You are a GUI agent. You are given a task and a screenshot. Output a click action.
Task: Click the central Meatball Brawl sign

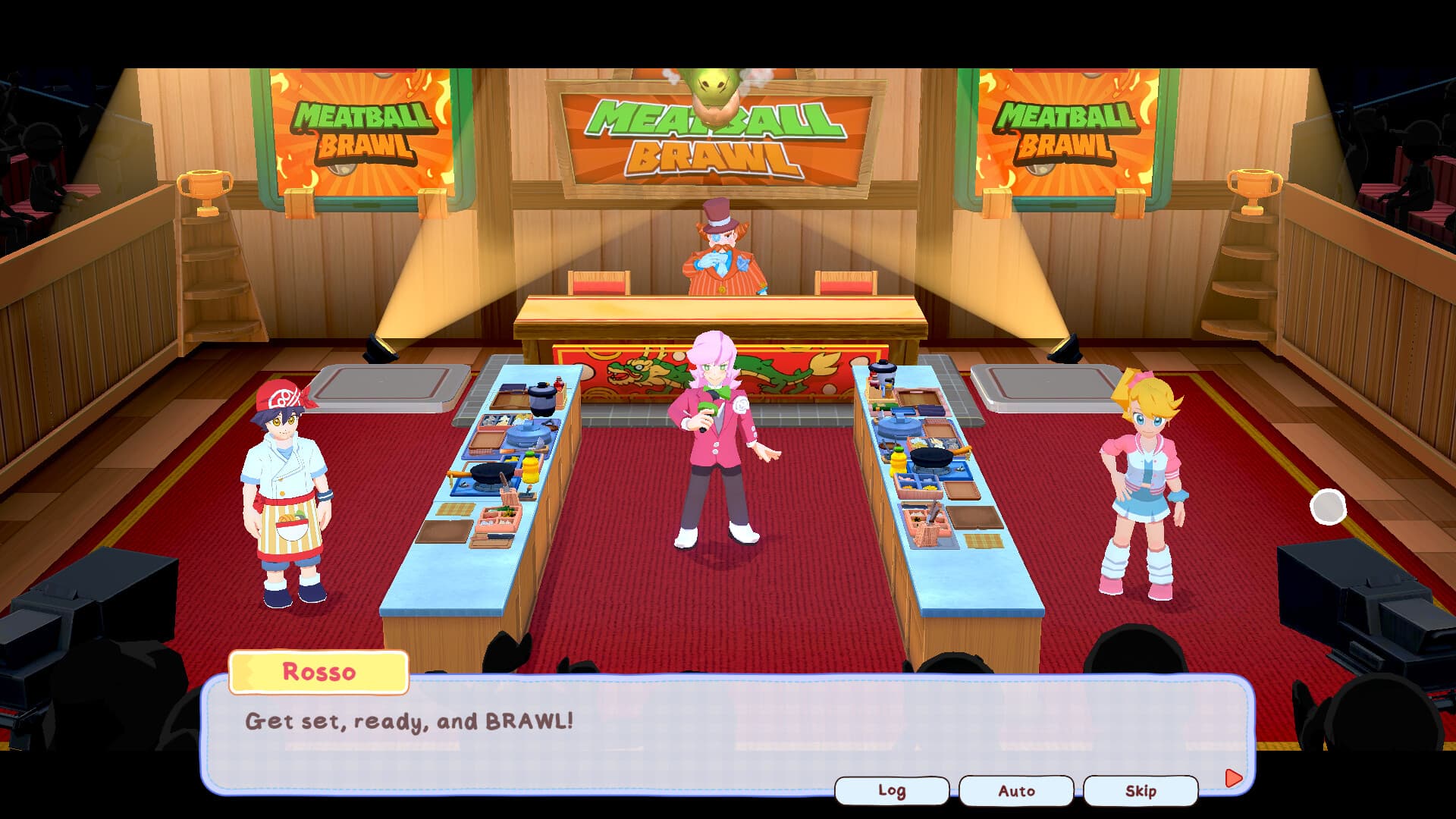[709, 133]
